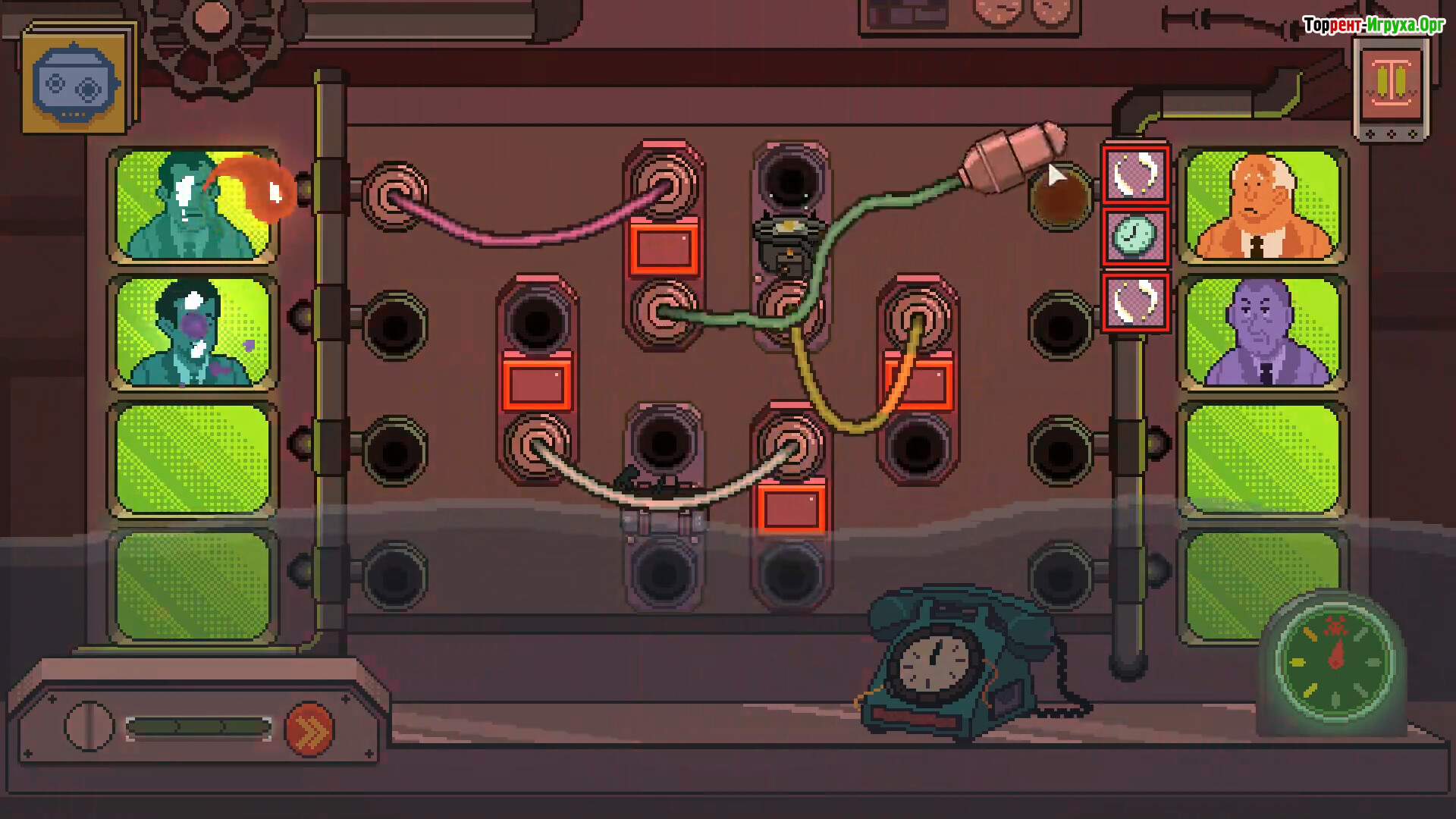Choose the purple bald man portrait

(x=1262, y=332)
